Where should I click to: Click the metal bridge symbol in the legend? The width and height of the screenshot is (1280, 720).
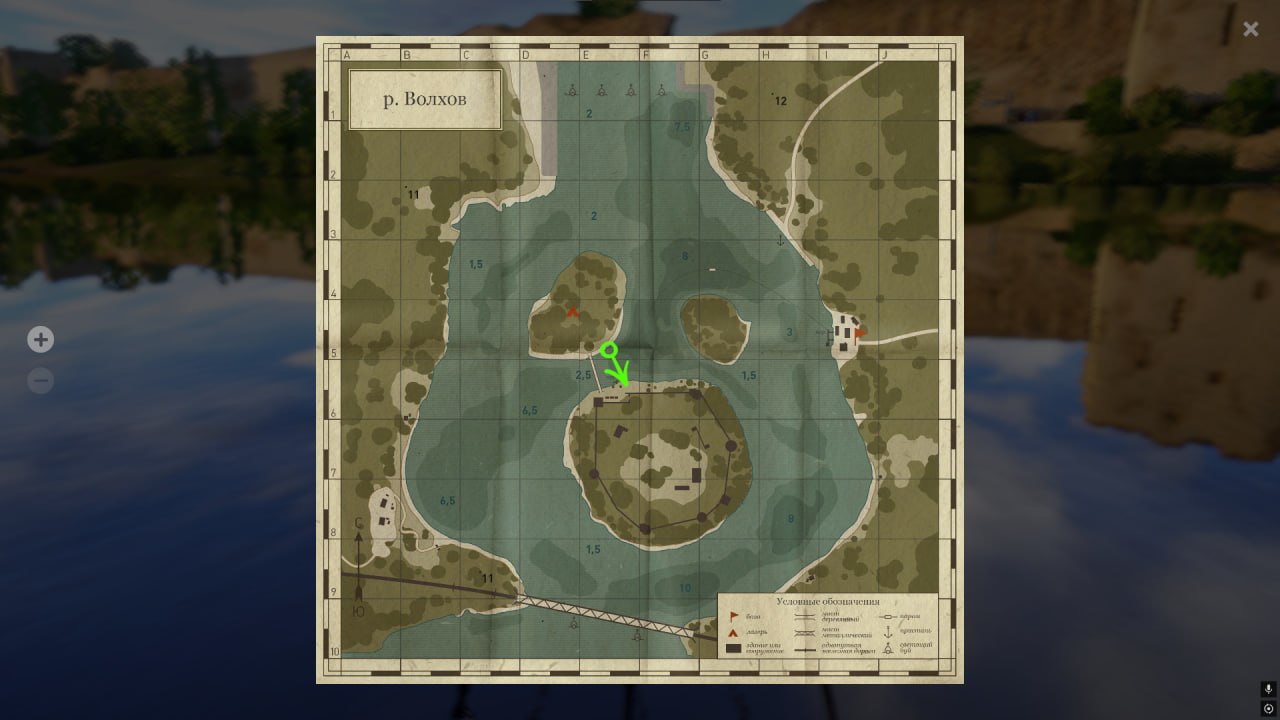(x=805, y=632)
